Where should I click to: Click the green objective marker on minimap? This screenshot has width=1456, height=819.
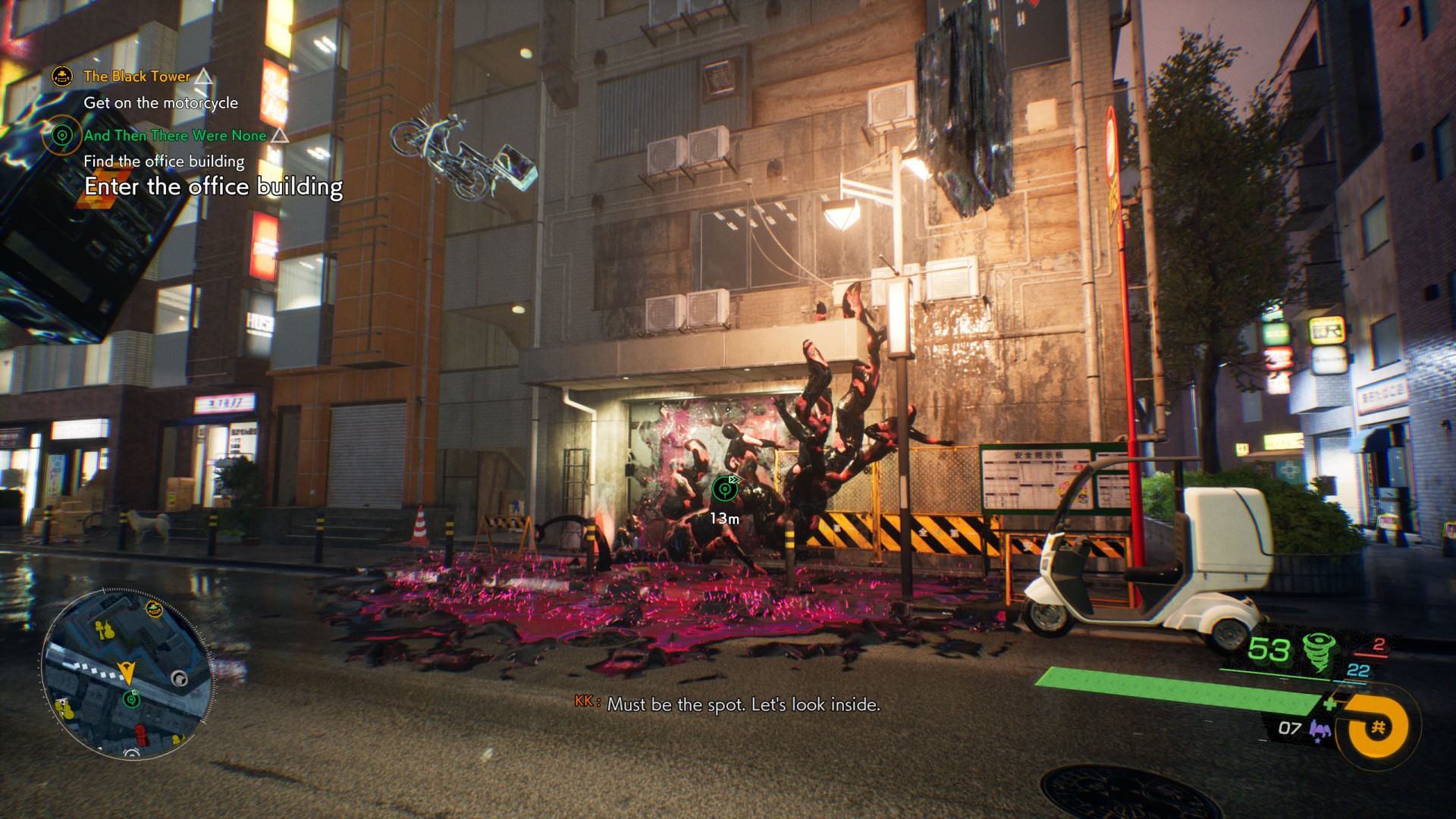pyautogui.click(x=132, y=698)
